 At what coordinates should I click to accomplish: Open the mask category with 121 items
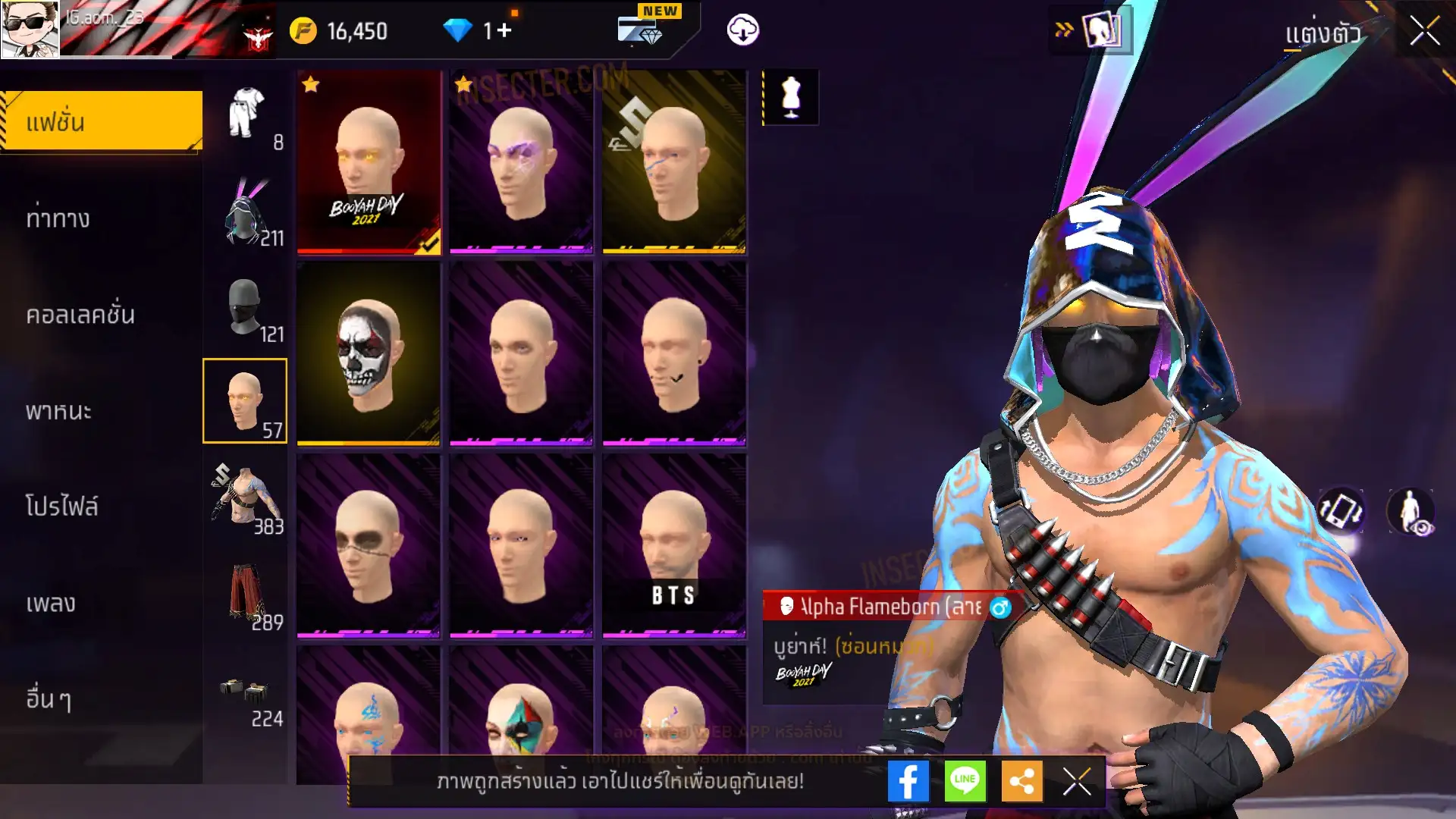tap(245, 307)
